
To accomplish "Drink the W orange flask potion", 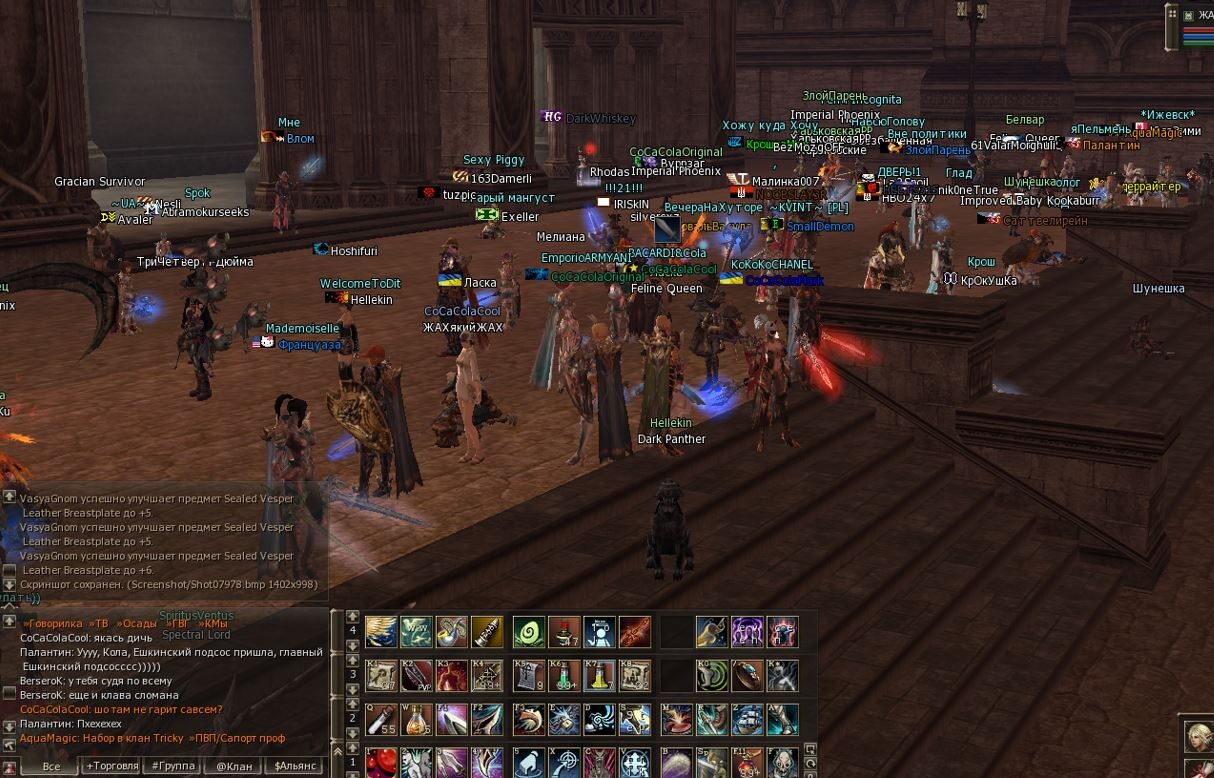I will click(x=416, y=720).
